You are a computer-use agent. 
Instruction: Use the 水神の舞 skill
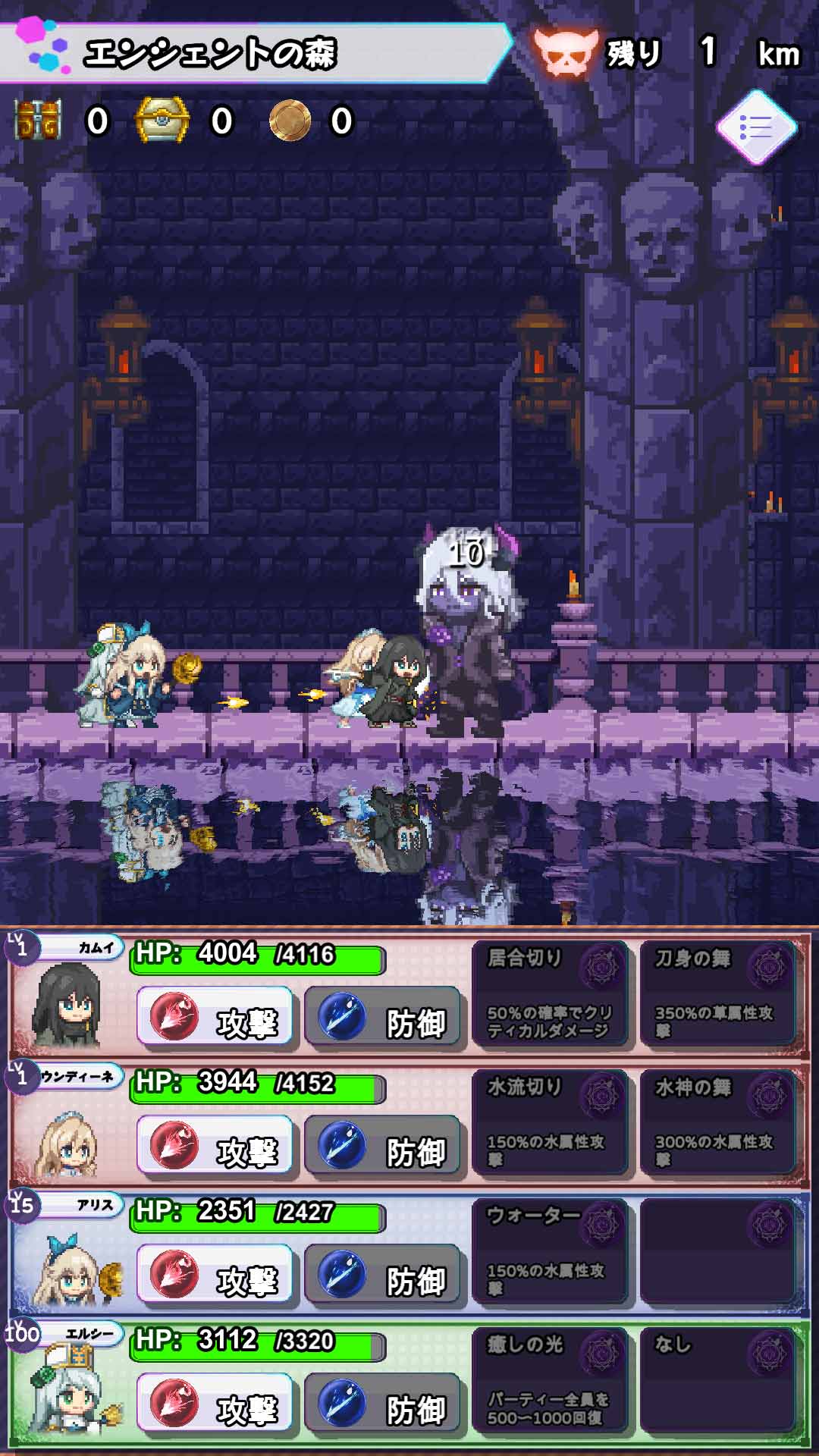pos(717,1122)
